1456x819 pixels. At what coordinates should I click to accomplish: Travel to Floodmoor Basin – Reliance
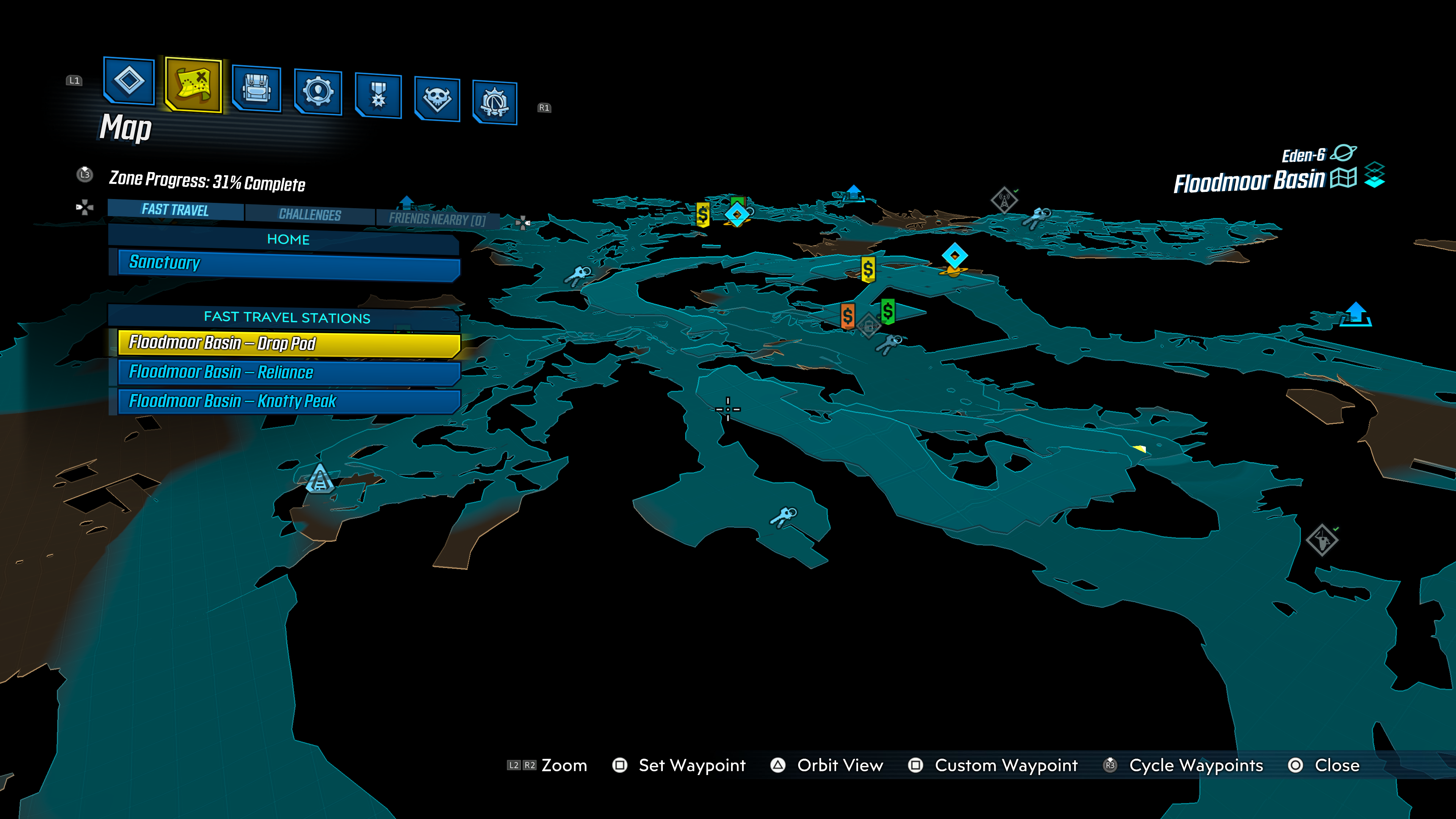288,372
